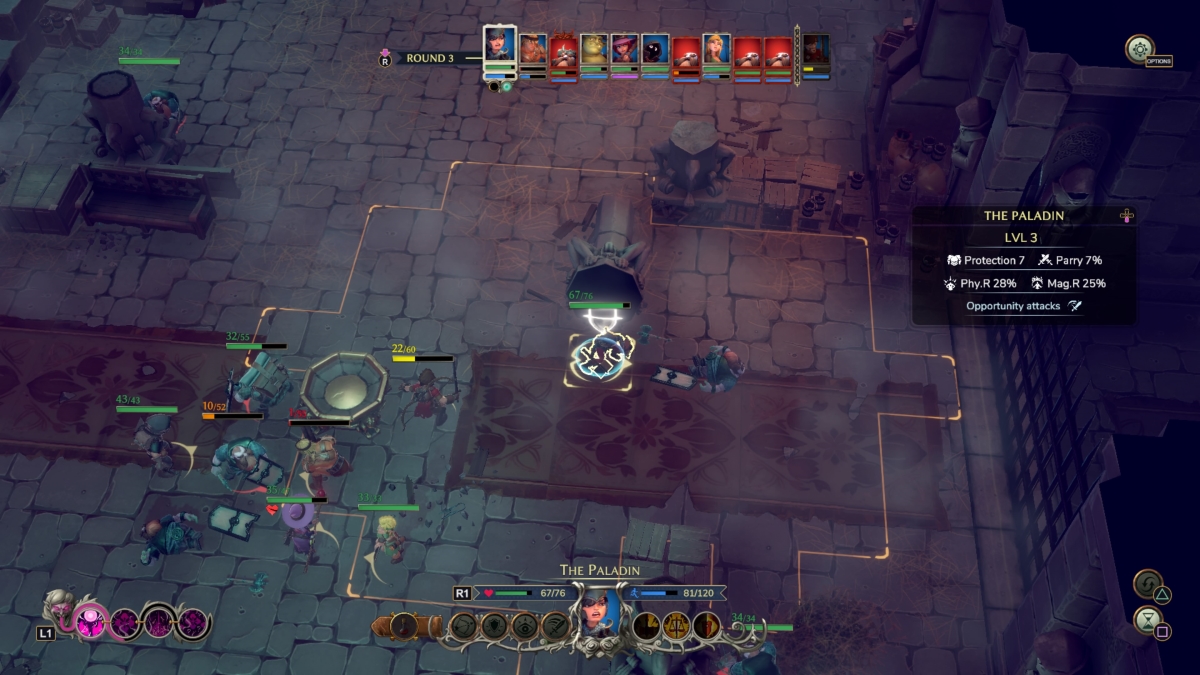
Task: Activate the bow and arrow skill
Action: click(x=465, y=626)
